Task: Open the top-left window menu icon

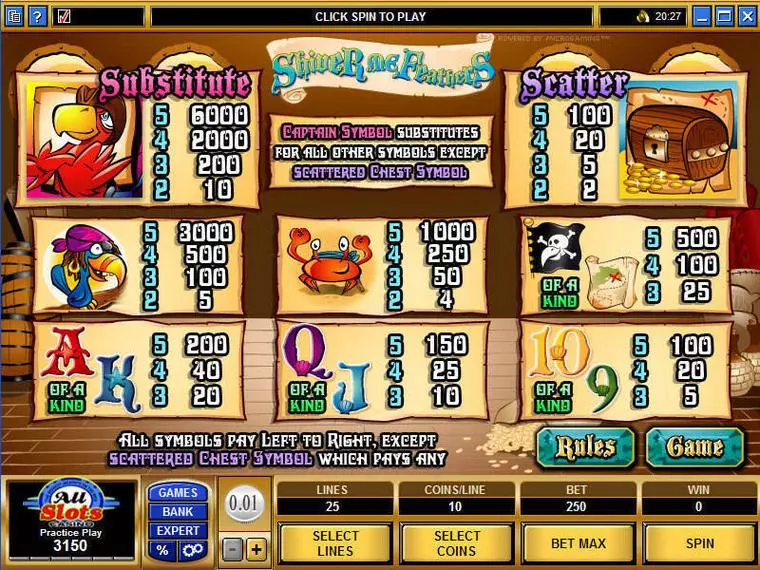Action: click(12, 16)
